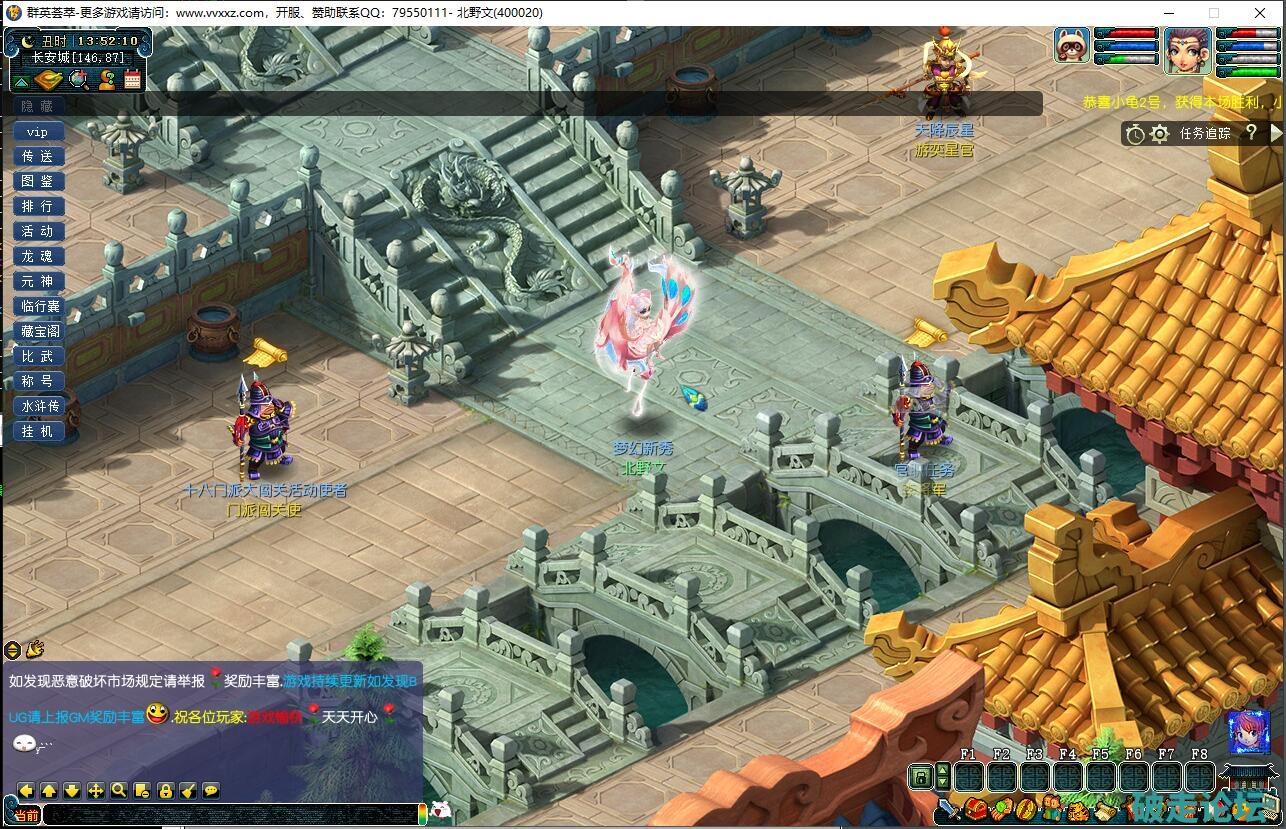1286x829 pixels.
Task: Click the chat magnifier search button
Action: (x=119, y=790)
